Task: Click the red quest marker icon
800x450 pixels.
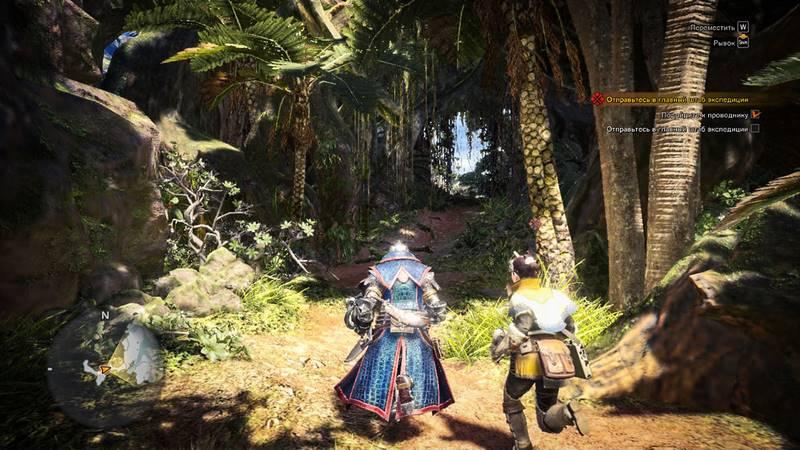Action: [x=597, y=99]
